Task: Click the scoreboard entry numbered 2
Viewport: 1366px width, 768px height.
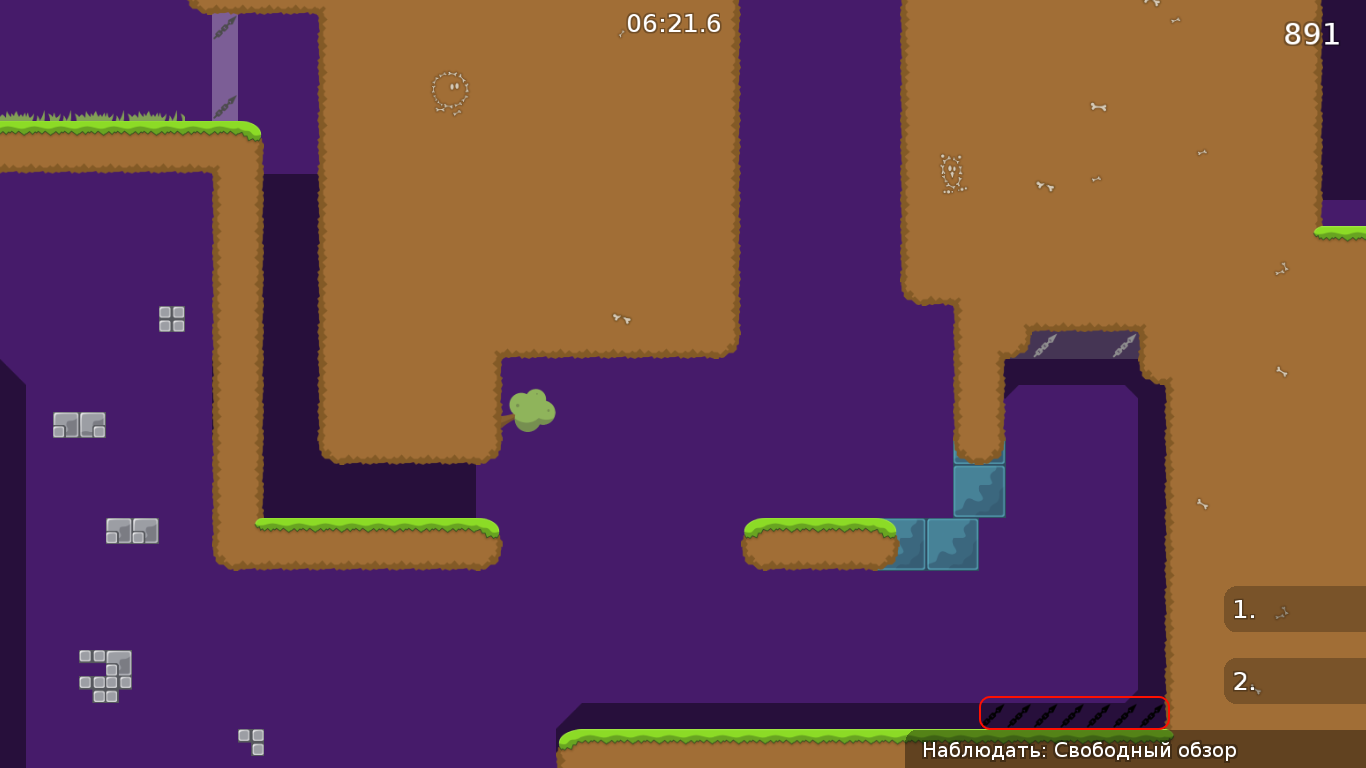Action: [1290, 681]
